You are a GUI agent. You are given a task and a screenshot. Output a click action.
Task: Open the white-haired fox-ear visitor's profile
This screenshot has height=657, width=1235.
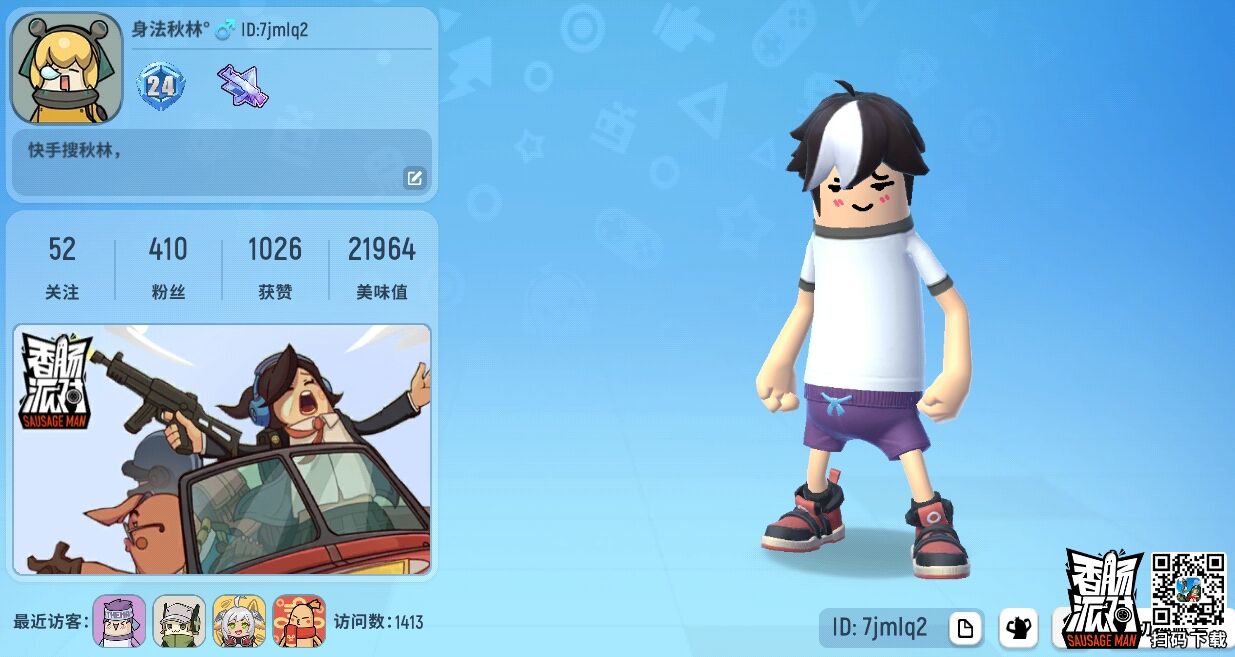pyautogui.click(x=239, y=621)
